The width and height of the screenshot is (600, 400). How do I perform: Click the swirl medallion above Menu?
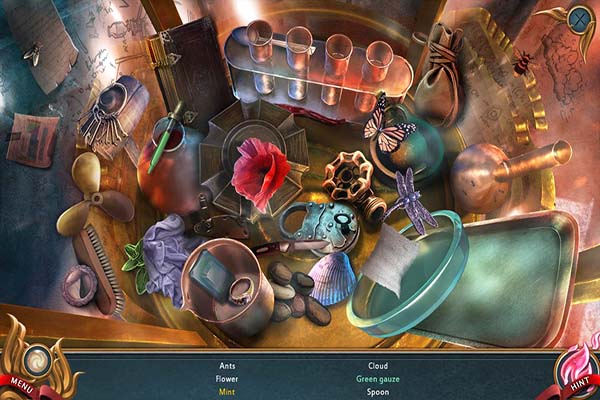pos(39,357)
